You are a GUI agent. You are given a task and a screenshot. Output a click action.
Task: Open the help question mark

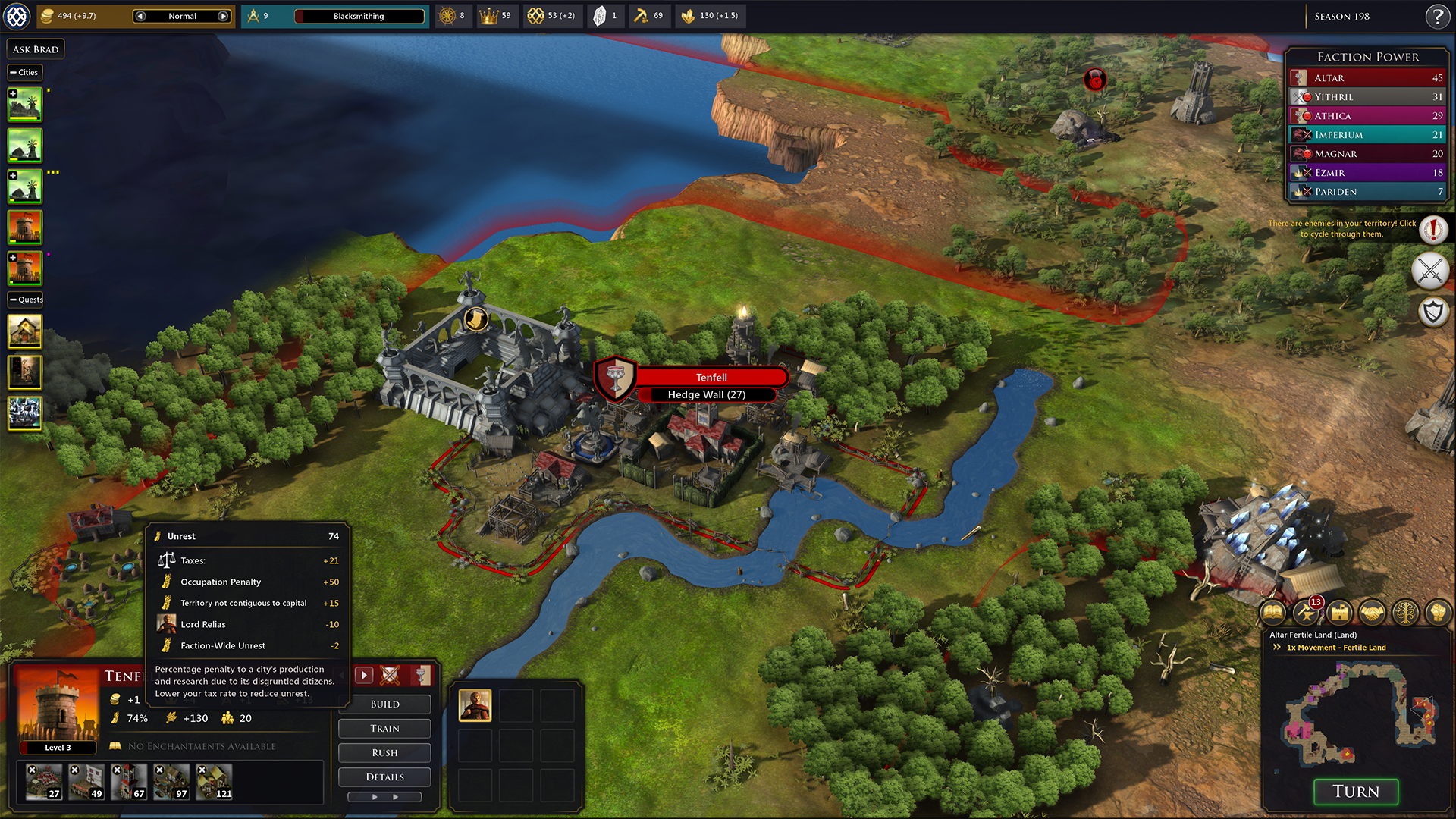pyautogui.click(x=1437, y=16)
